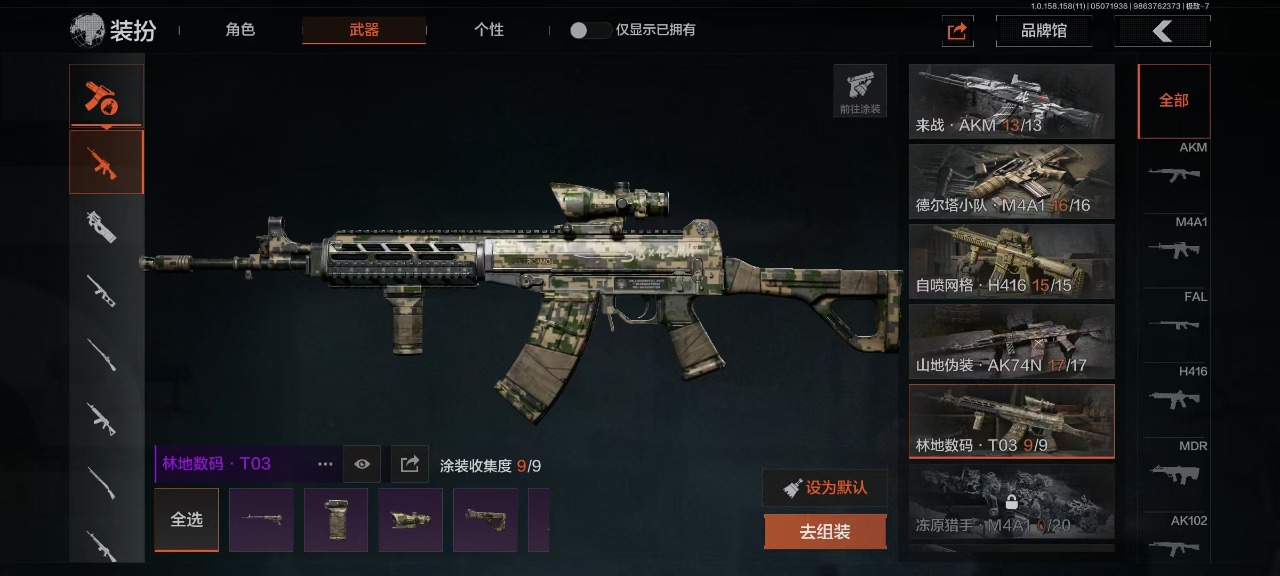1280x576 pixels.
Task: Select the 来战 AKM skin
Action: pos(1011,101)
